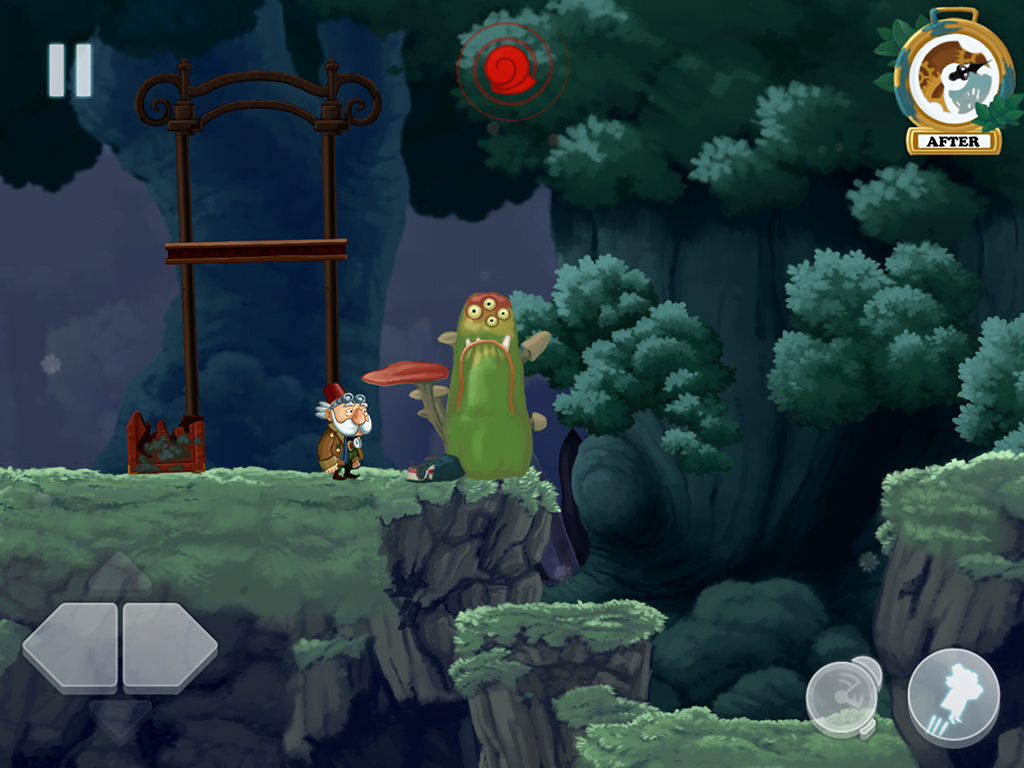The width and height of the screenshot is (1024, 768).
Task: Use the pocket-watch action button
Action: click(x=843, y=695)
